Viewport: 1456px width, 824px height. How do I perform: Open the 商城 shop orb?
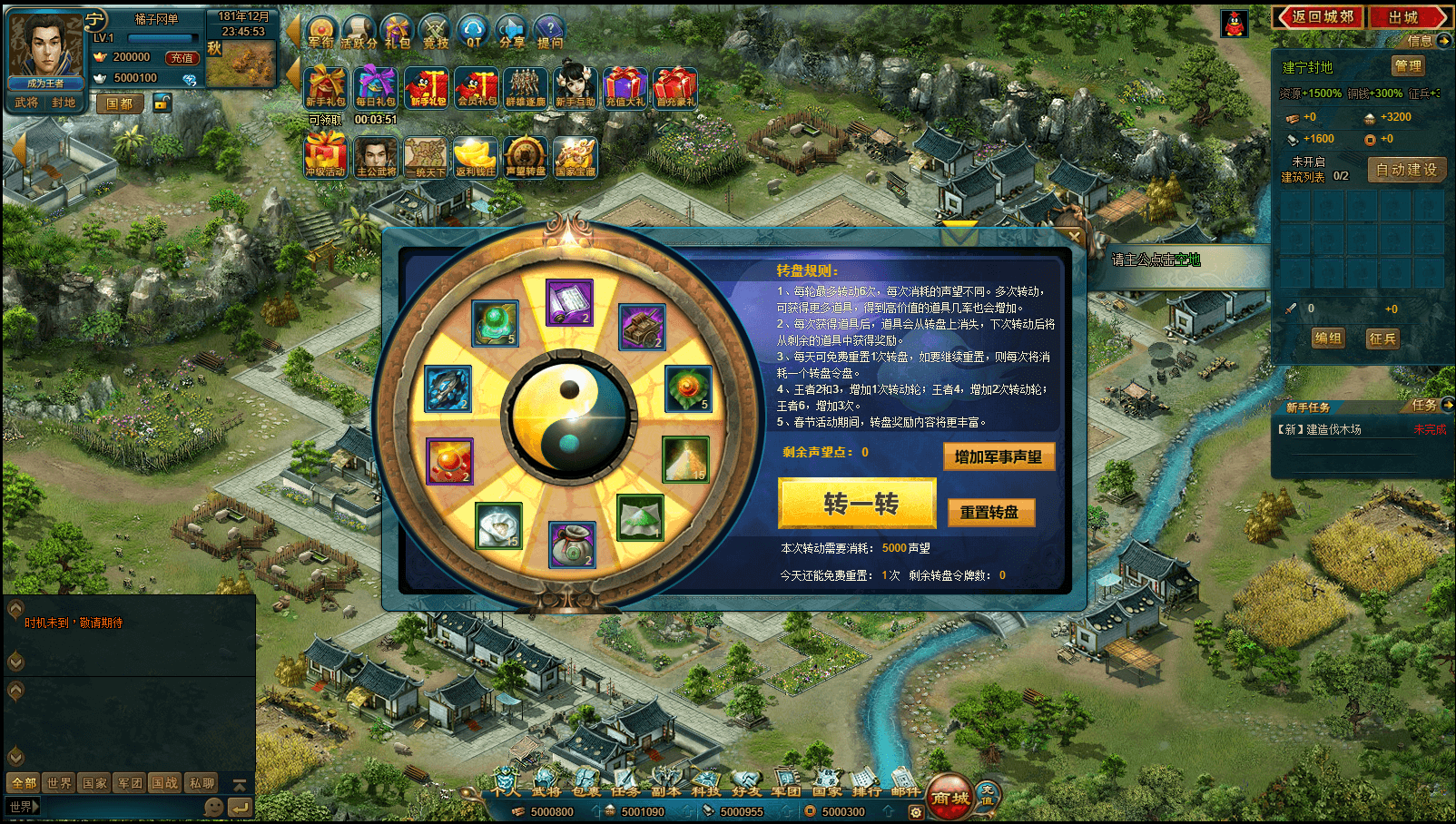click(949, 798)
